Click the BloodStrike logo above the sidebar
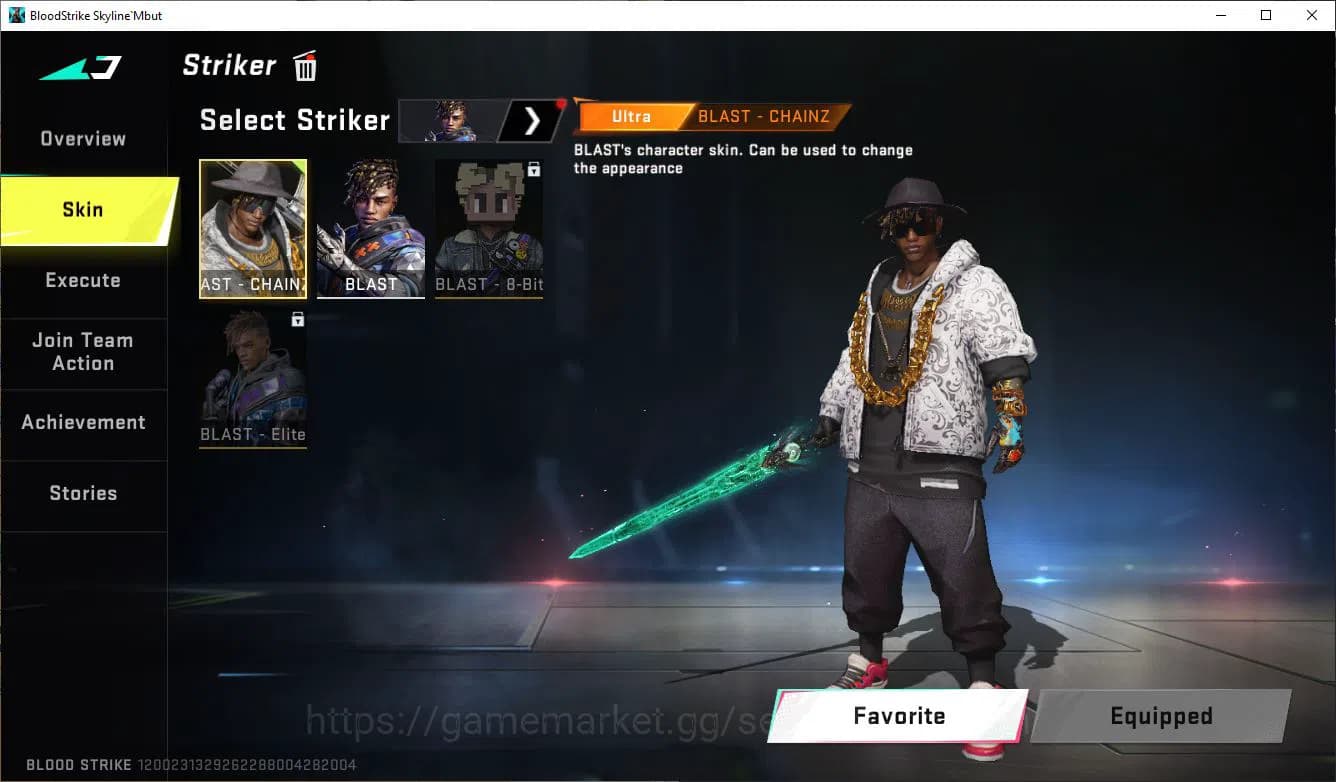The image size is (1336, 782). (78, 67)
